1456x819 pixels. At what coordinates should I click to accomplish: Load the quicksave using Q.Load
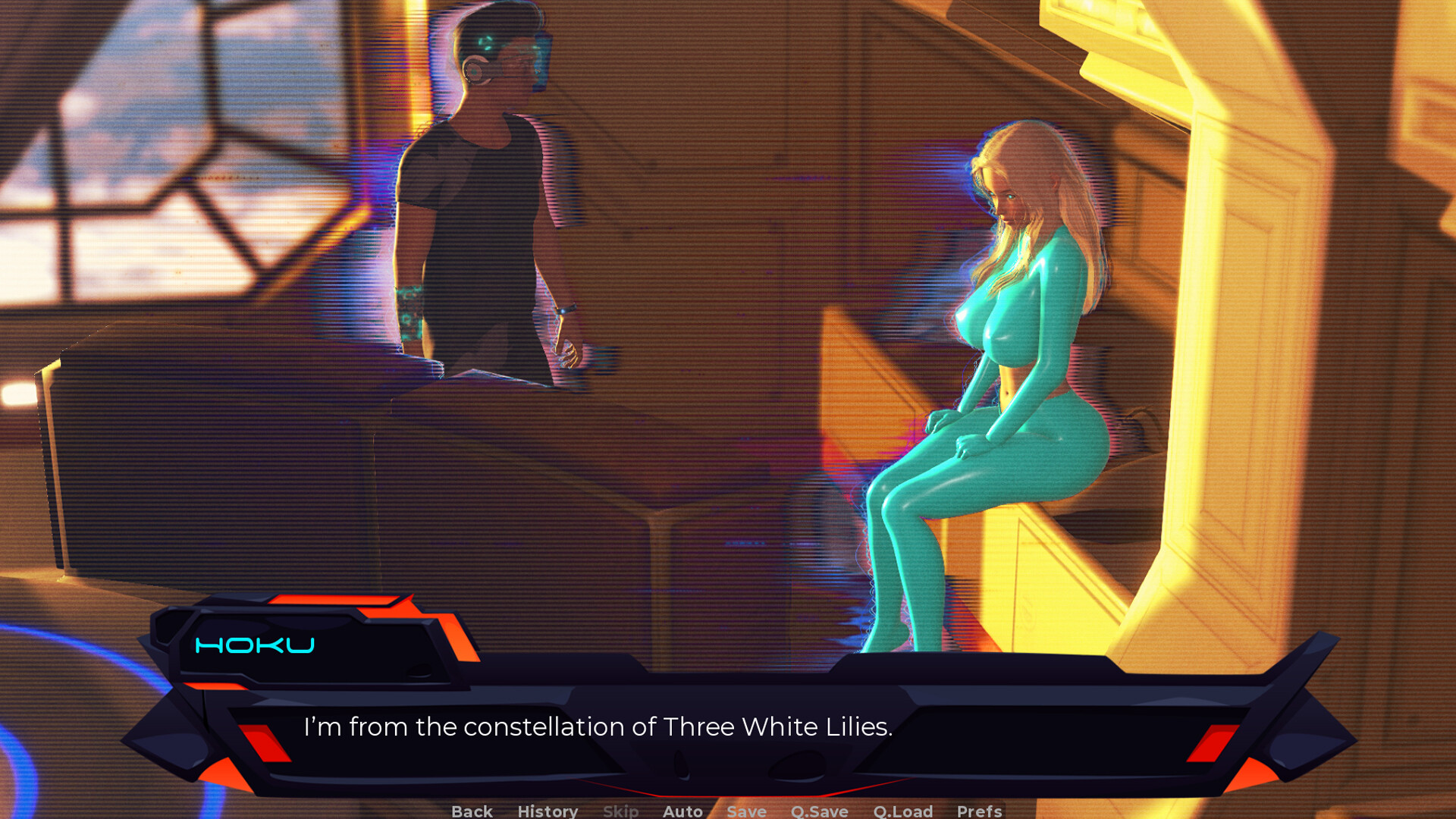903,811
